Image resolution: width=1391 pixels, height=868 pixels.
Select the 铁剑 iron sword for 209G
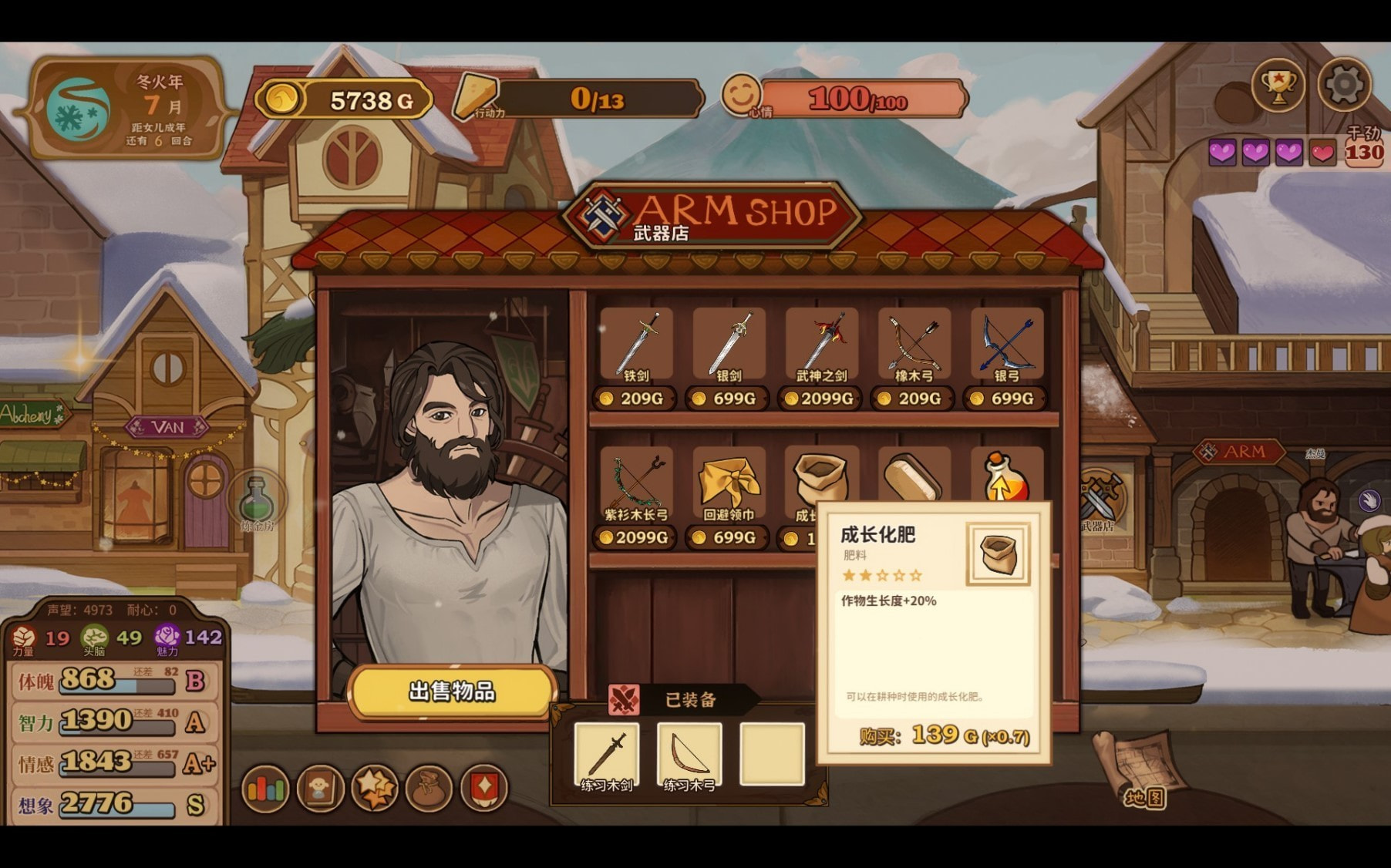pyautogui.click(x=636, y=347)
